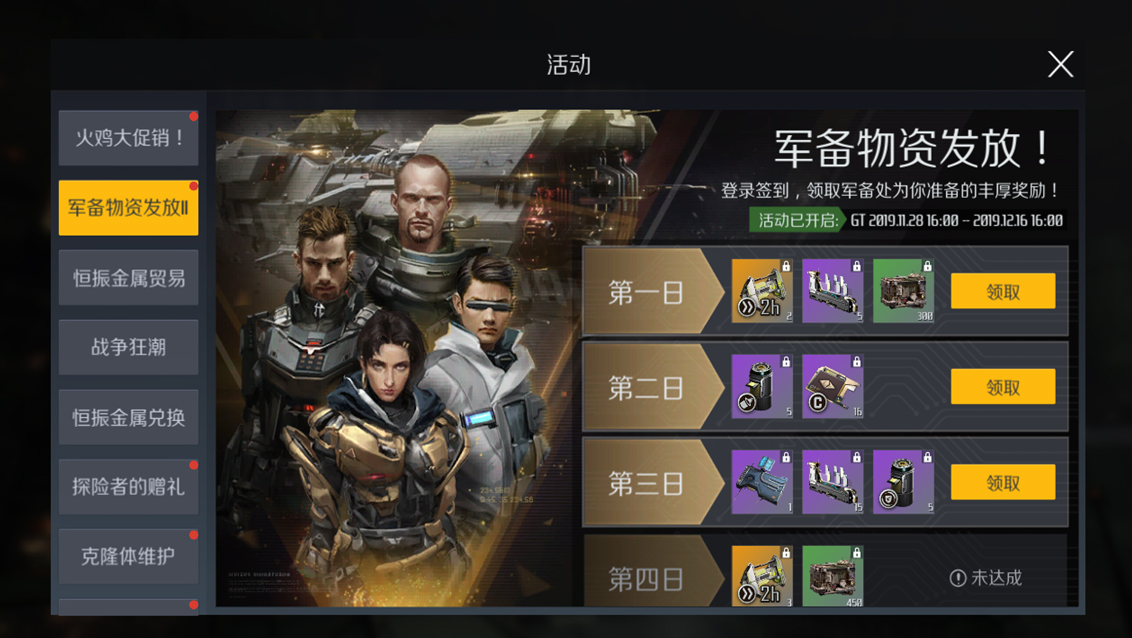
Task: Close the 活动 event window
Action: tap(1060, 64)
